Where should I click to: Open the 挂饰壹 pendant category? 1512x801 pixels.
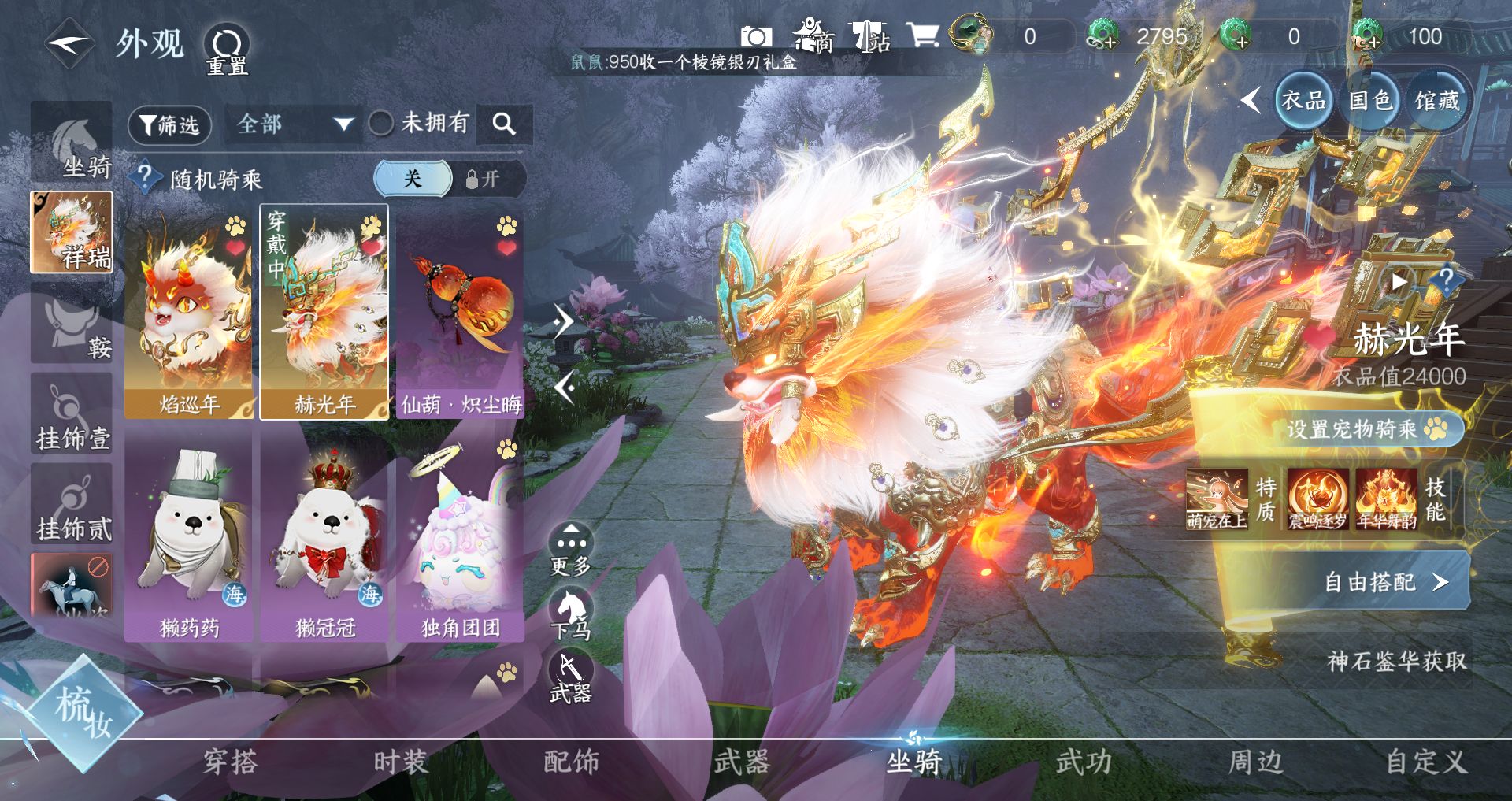[x=72, y=415]
